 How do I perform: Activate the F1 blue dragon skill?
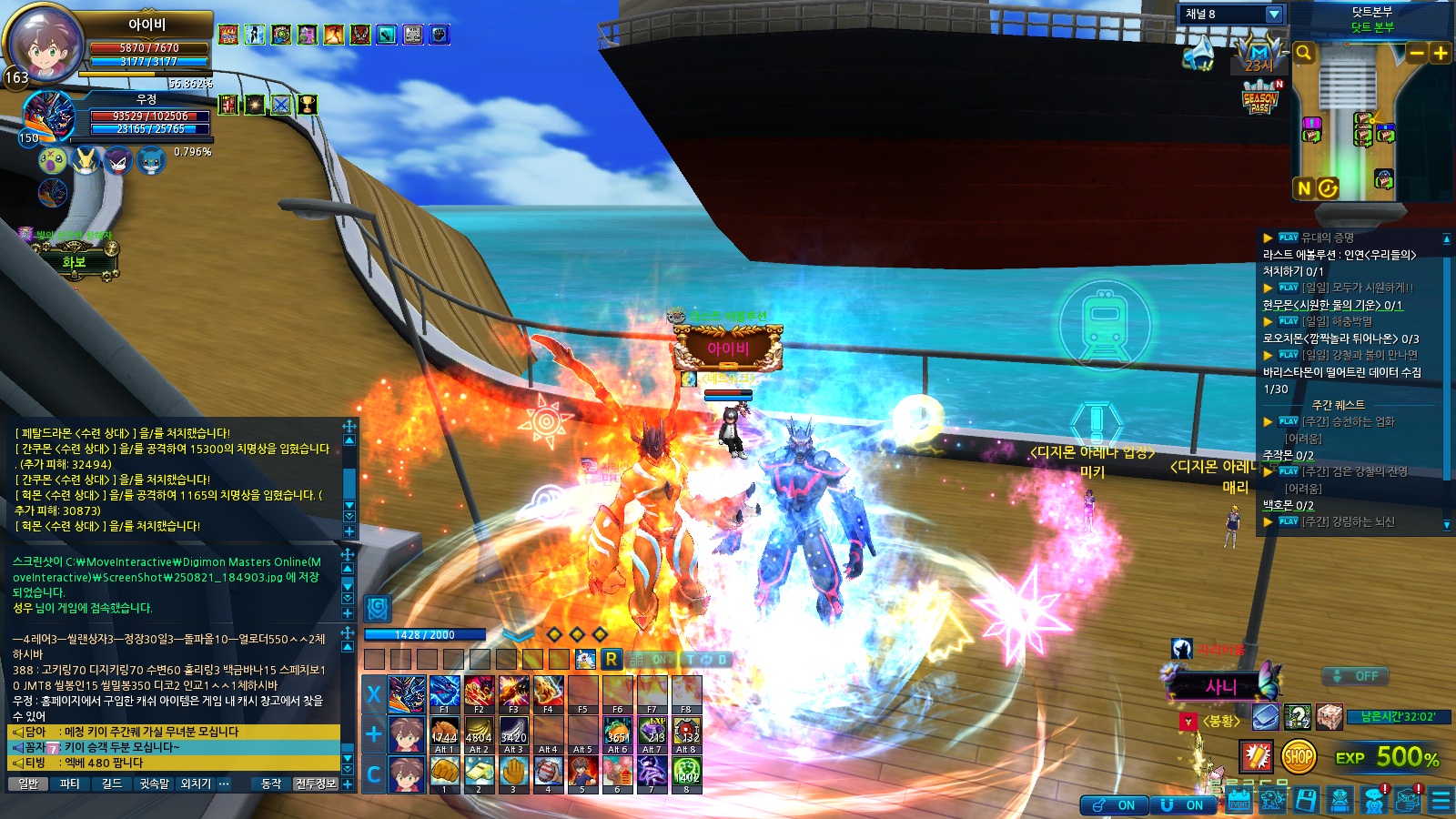tap(444, 693)
